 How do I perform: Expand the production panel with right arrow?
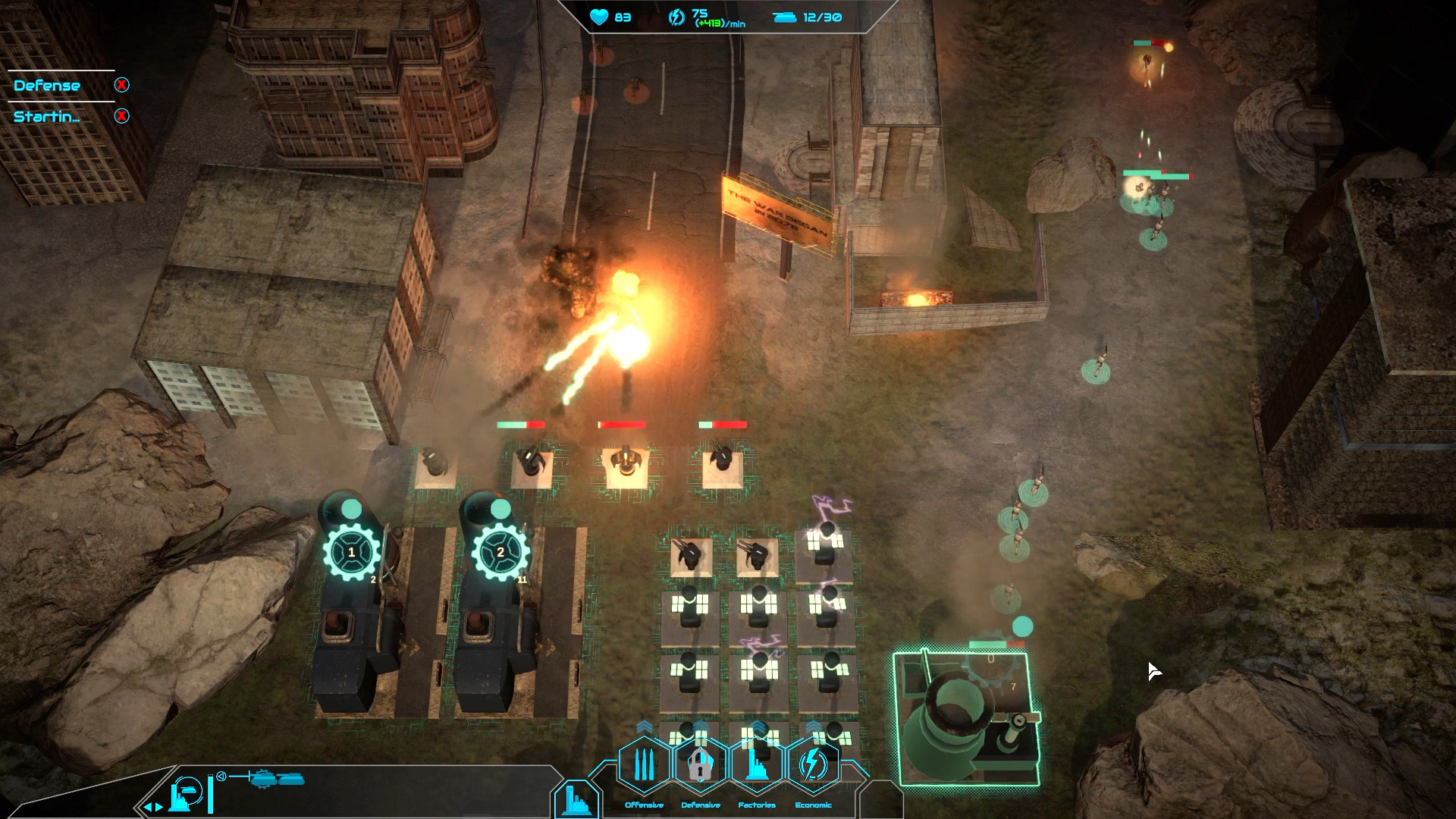point(158,808)
